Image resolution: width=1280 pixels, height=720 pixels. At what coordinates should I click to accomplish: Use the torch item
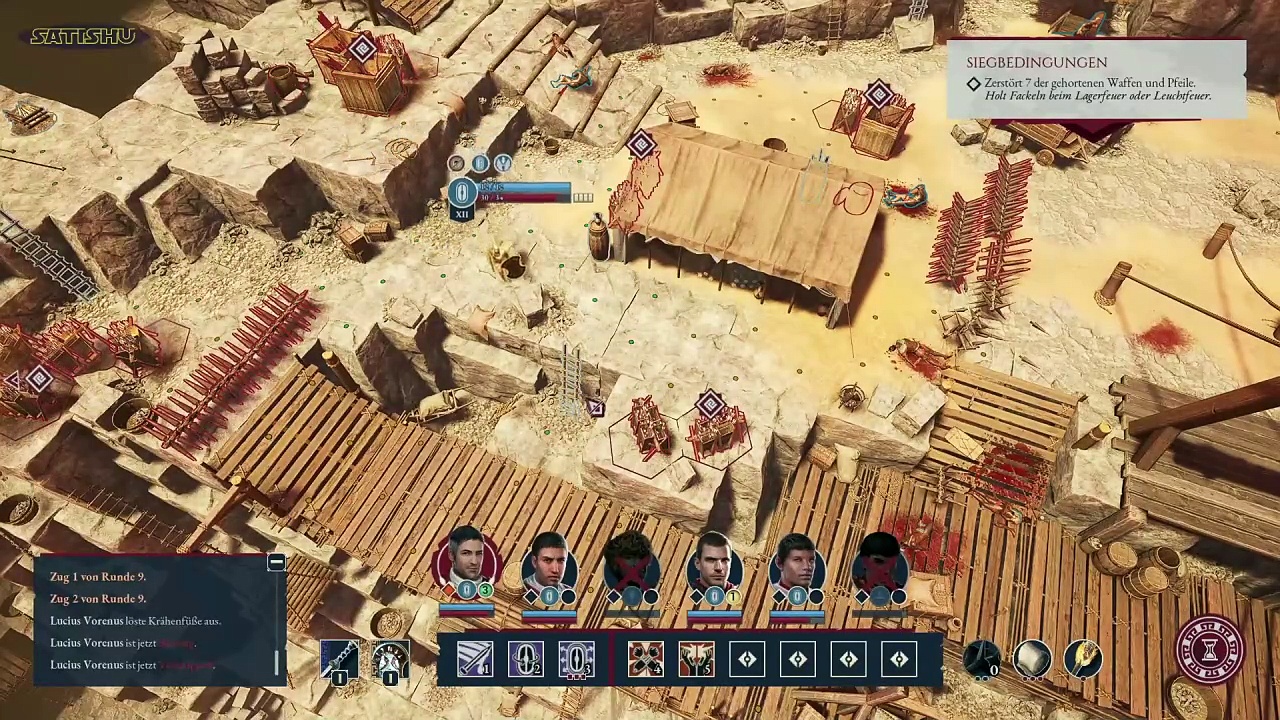(x=1083, y=659)
